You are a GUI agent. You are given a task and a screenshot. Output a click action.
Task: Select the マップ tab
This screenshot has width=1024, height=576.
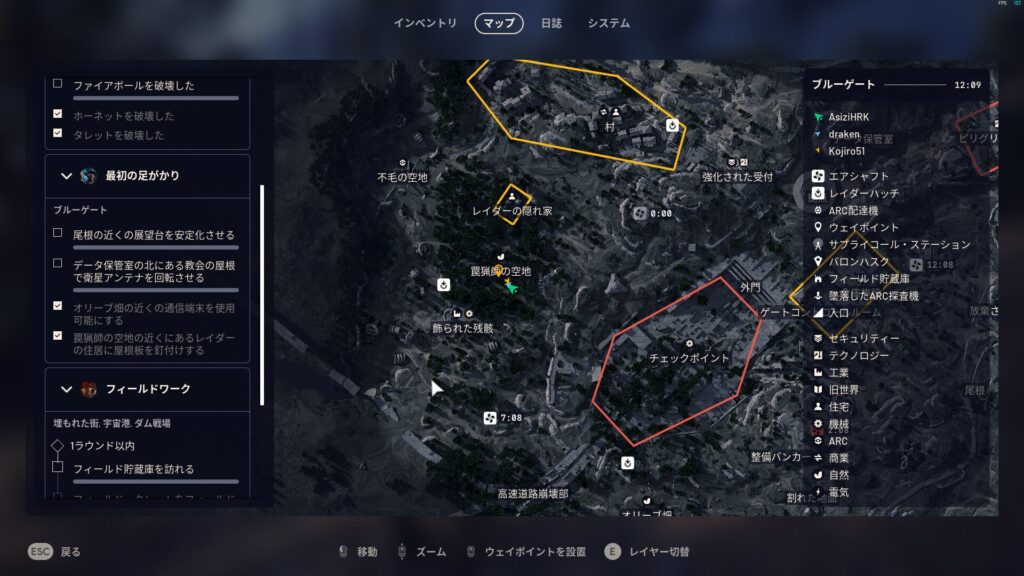[499, 23]
